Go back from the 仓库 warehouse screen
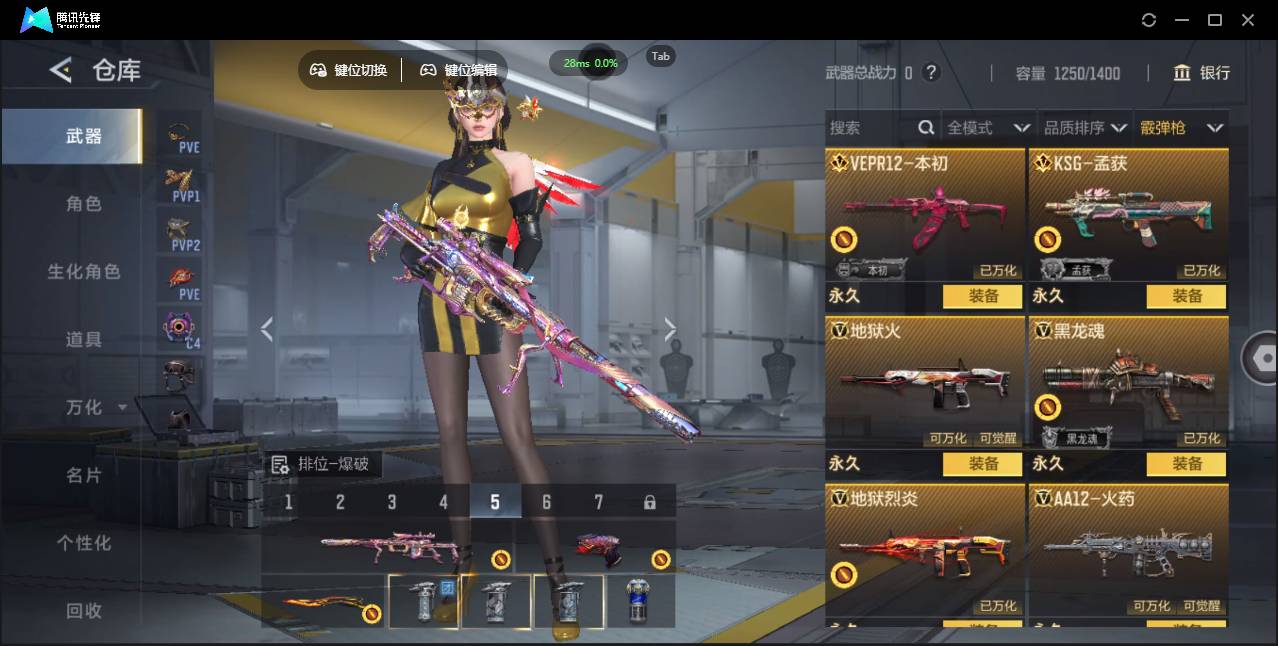Viewport: 1278px width, 646px height. tap(61, 70)
